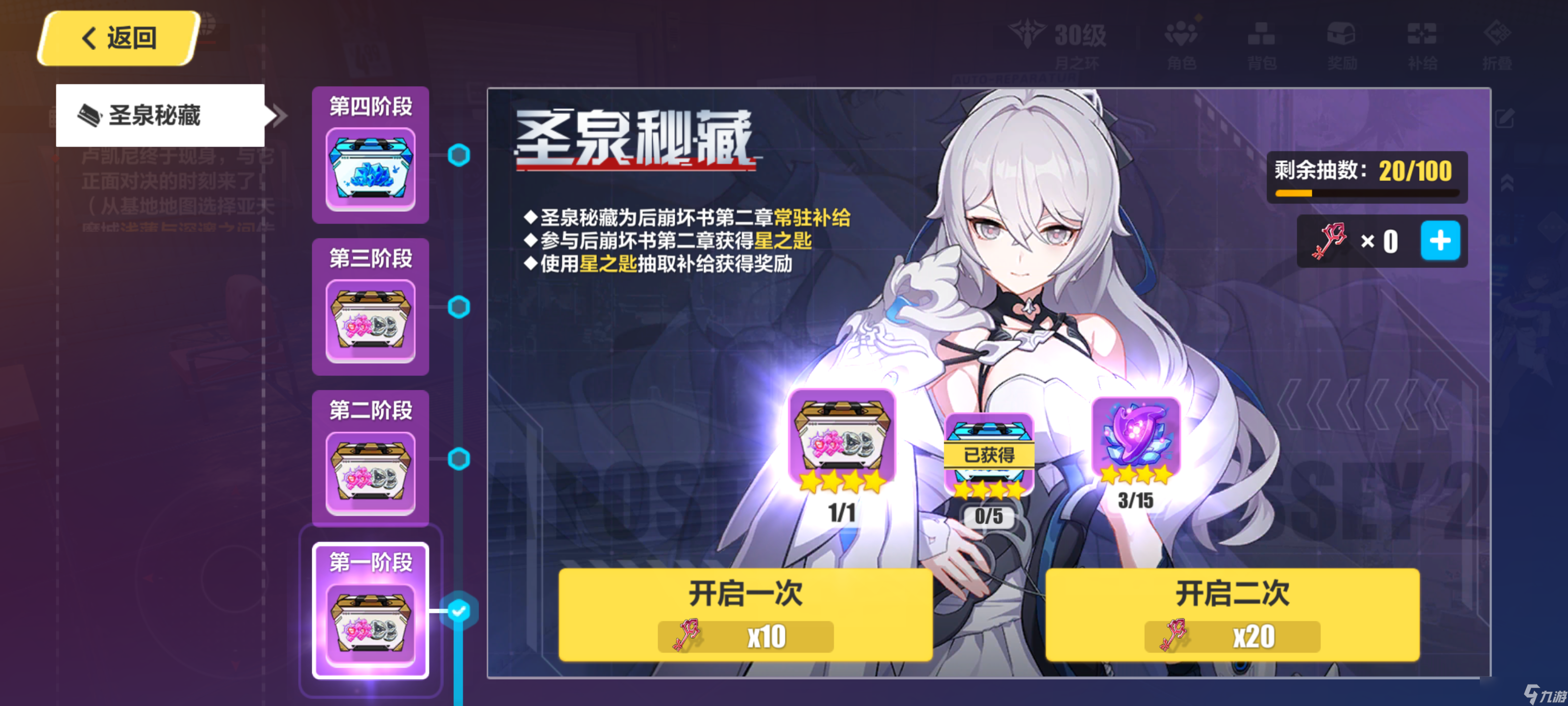The width and height of the screenshot is (1568, 706).
Task: Open the 奖励 (Rewards) icon
Action: click(1342, 38)
